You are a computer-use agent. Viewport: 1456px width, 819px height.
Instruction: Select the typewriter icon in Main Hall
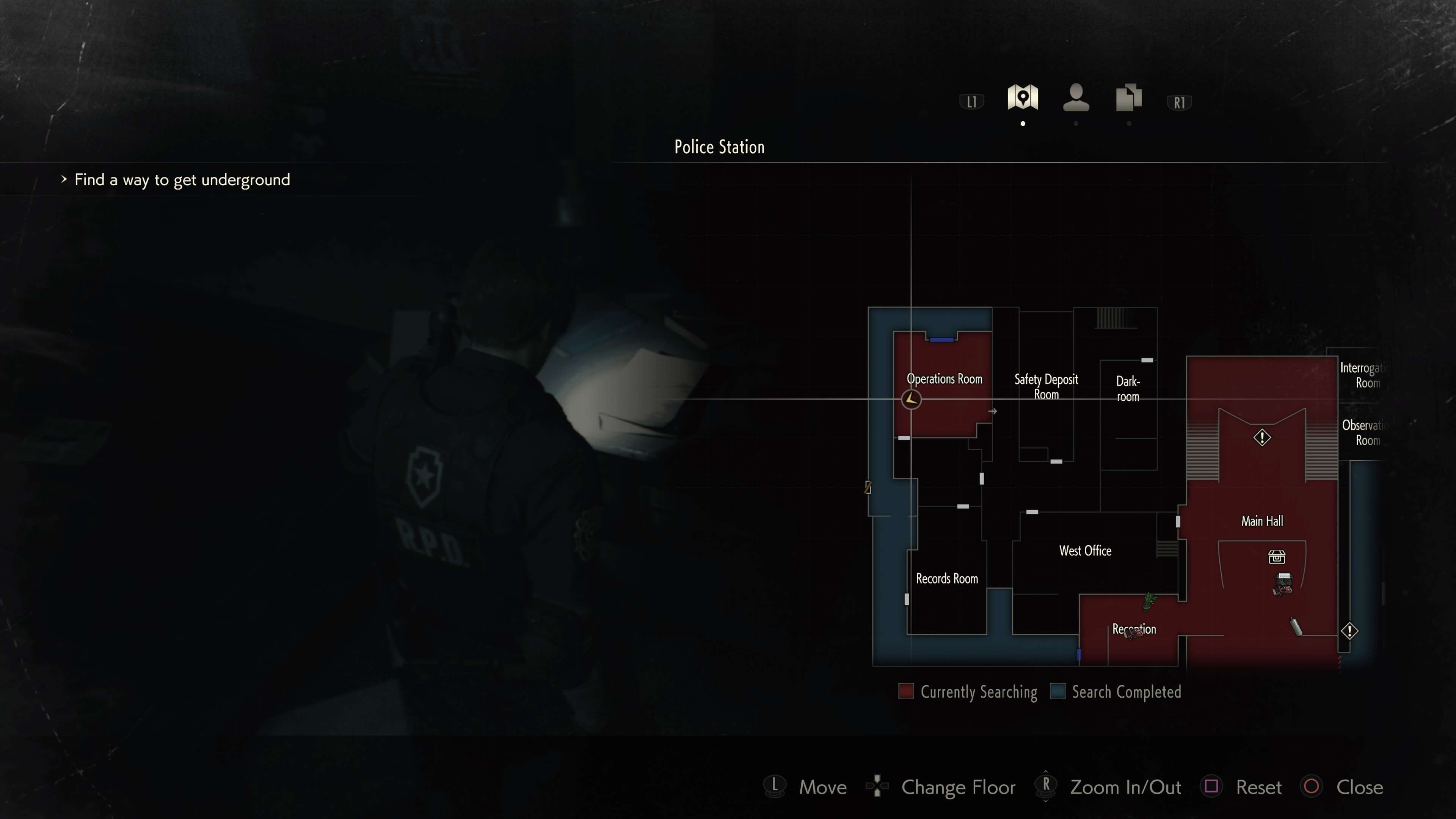point(1283,583)
